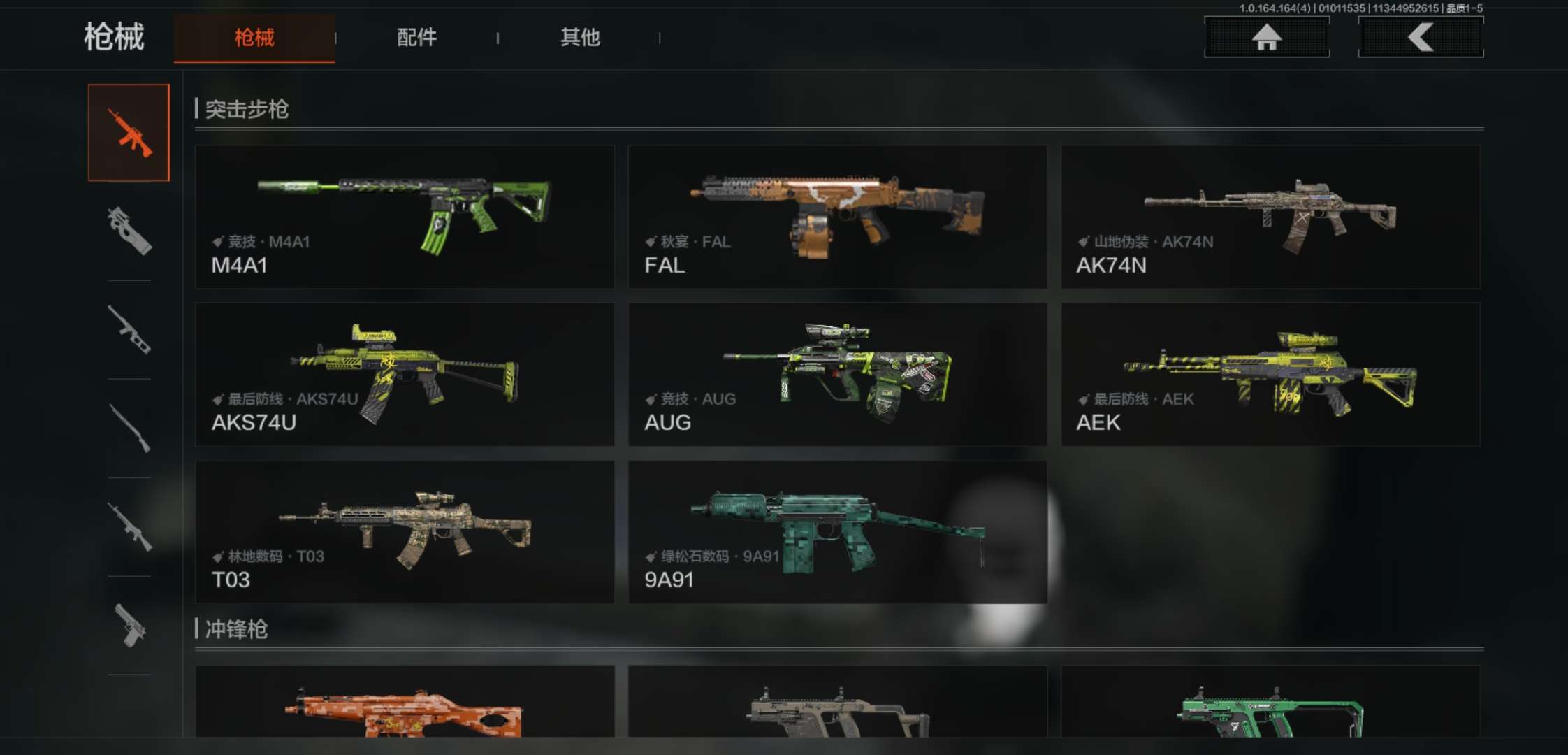Switch to the 其他 tab
The image size is (1568, 755).
tap(580, 38)
